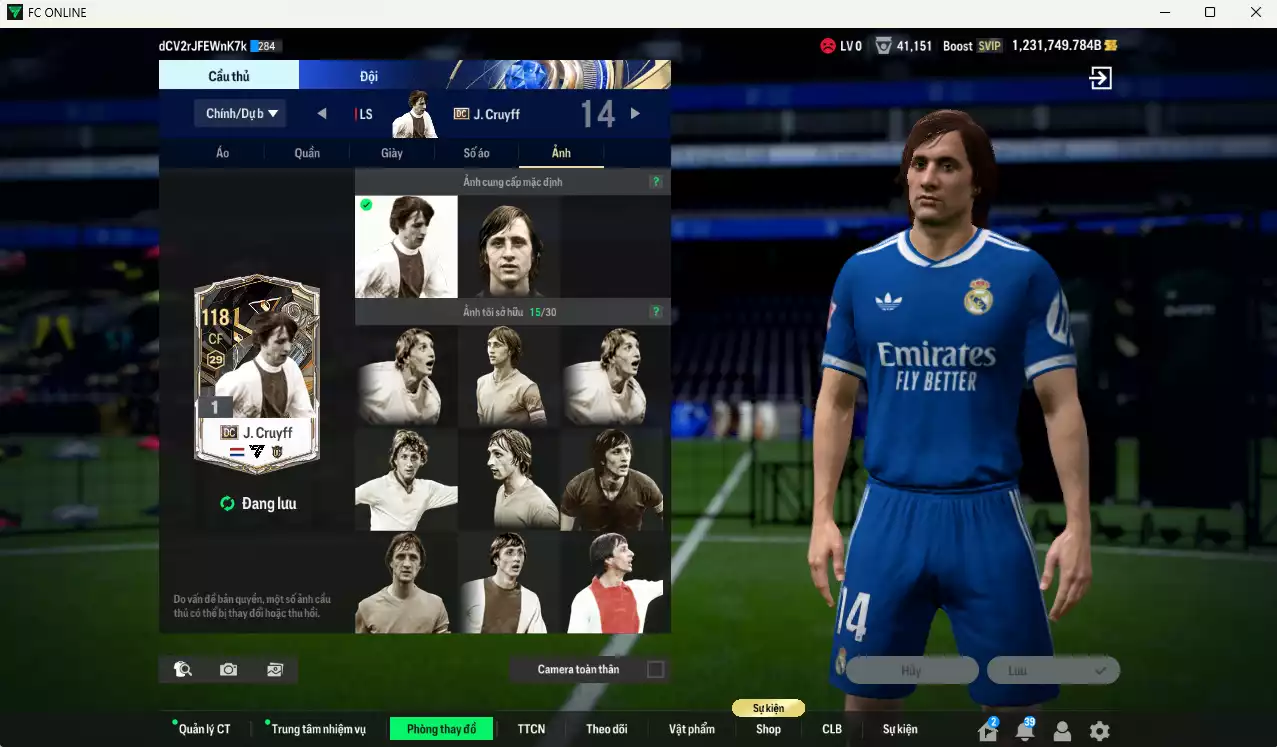Open the Chính/Dự bị dropdown
The width and height of the screenshot is (1277, 747).
click(x=241, y=113)
